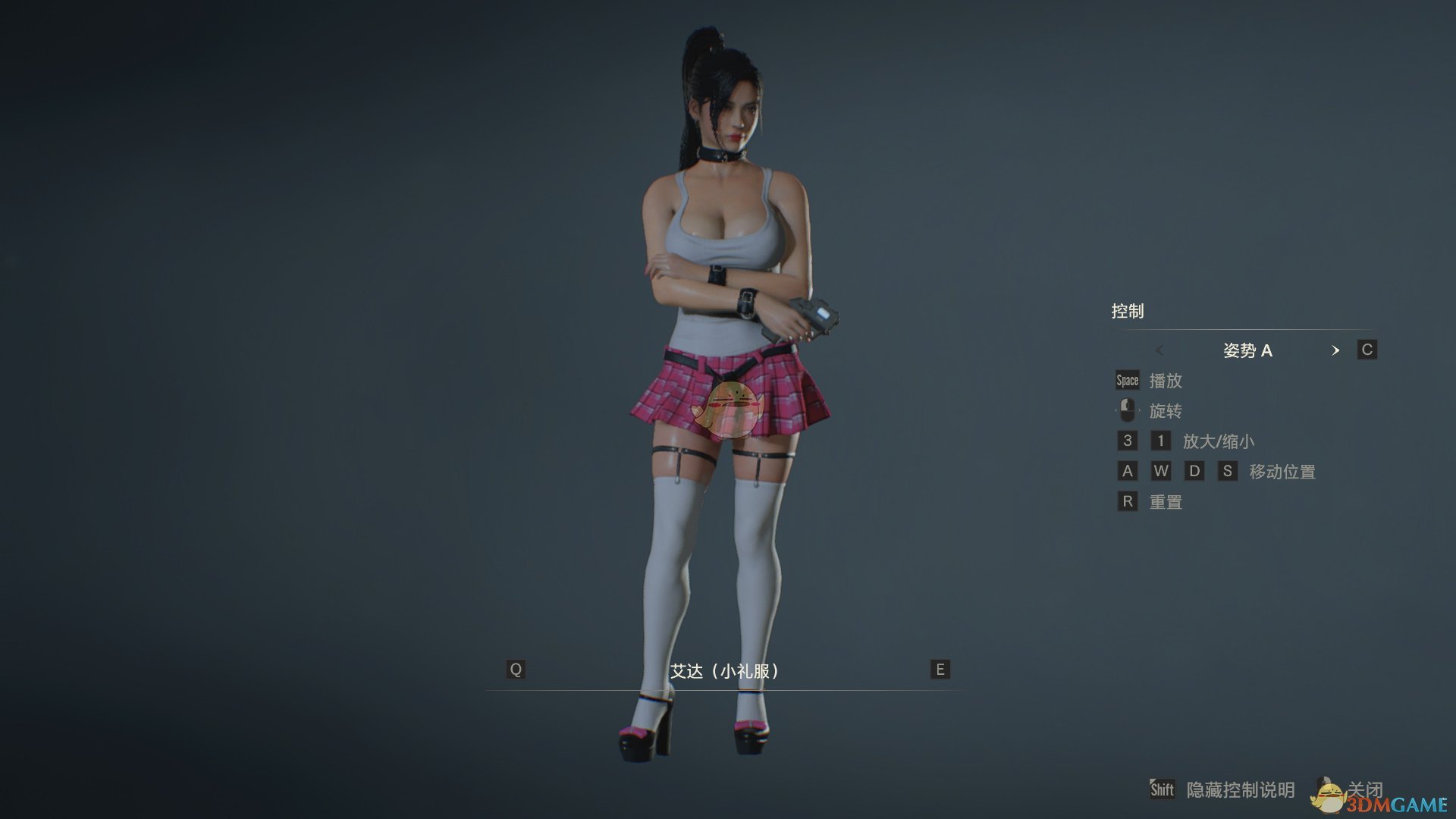Click the A key icon in 移动位置 row
Viewport: 1456px width, 819px height.
click(1128, 471)
